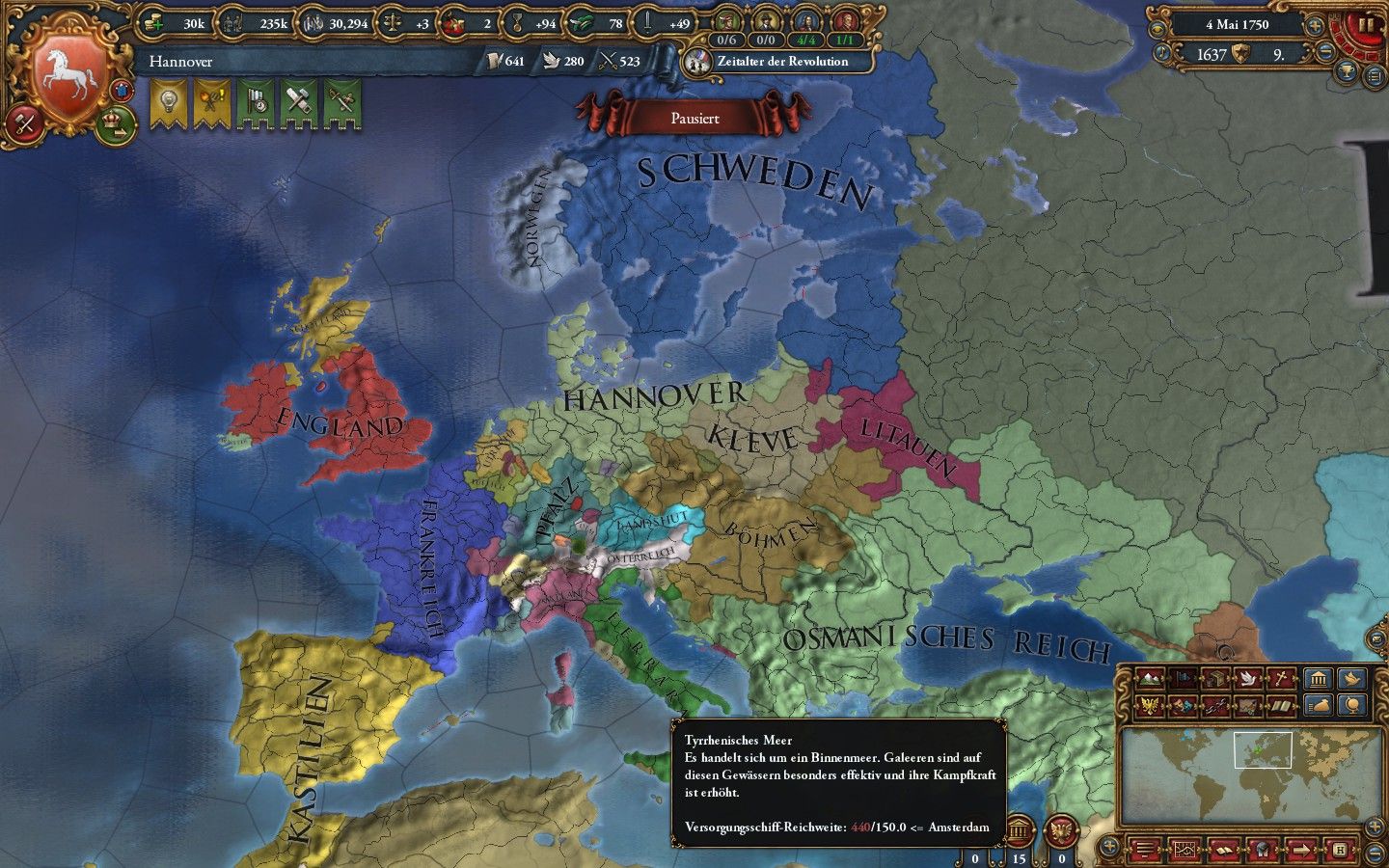Open the money bag economy icon
The image size is (1389, 868).
[1319, 705]
